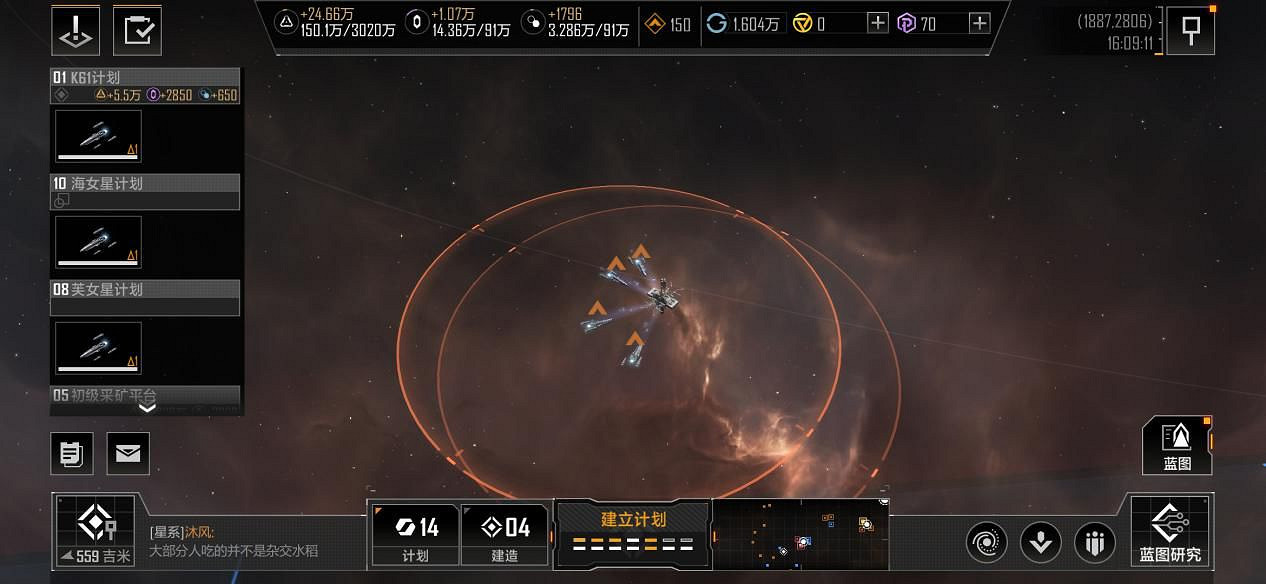Click the 559 吉米 base location button
Viewport: 1266px width, 584px height.
[94, 531]
